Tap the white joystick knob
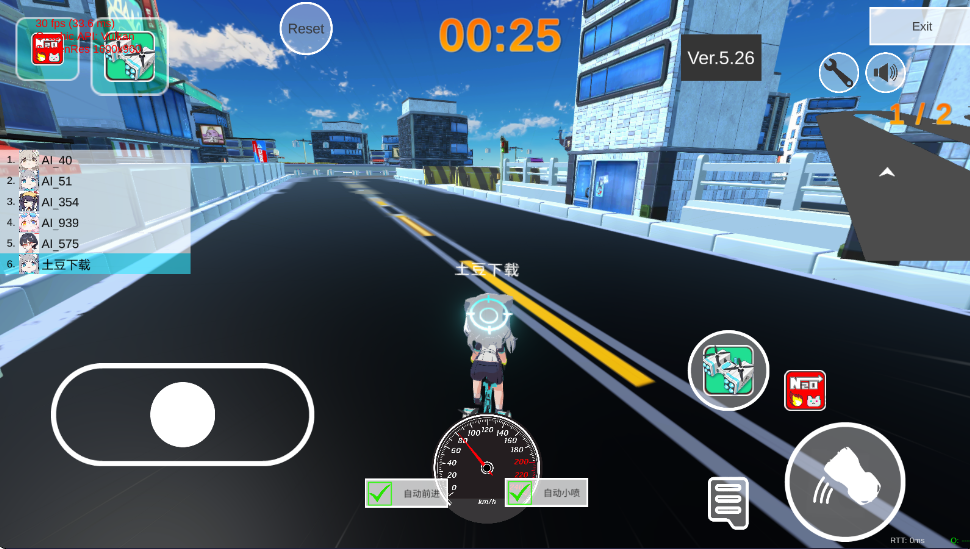The image size is (970, 549). (x=183, y=414)
